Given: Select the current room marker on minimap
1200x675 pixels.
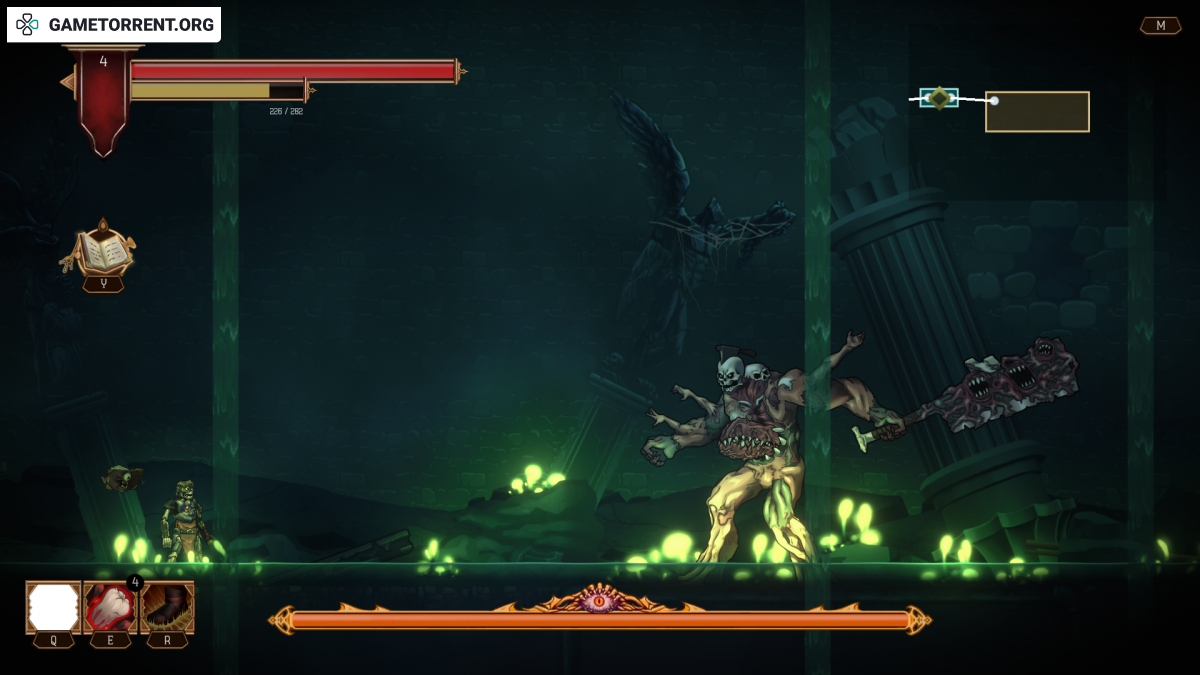Looking at the screenshot, I should (x=939, y=98).
